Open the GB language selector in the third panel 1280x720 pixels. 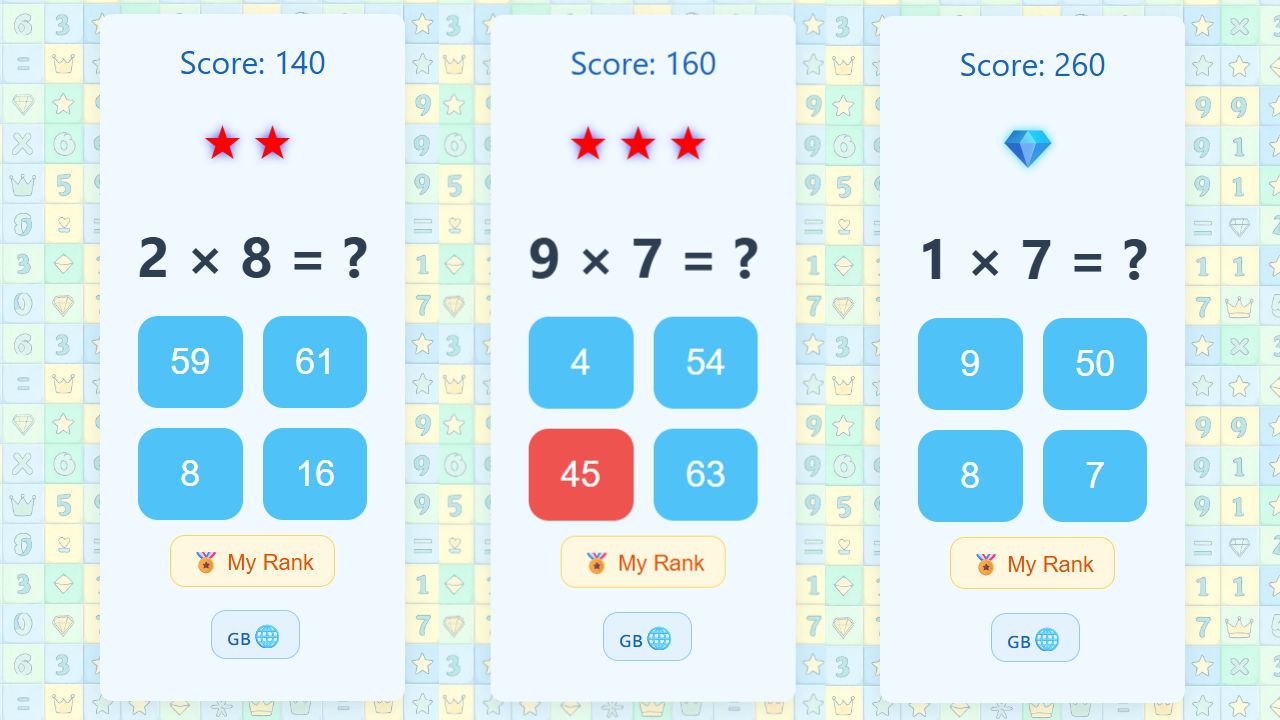(1035, 637)
